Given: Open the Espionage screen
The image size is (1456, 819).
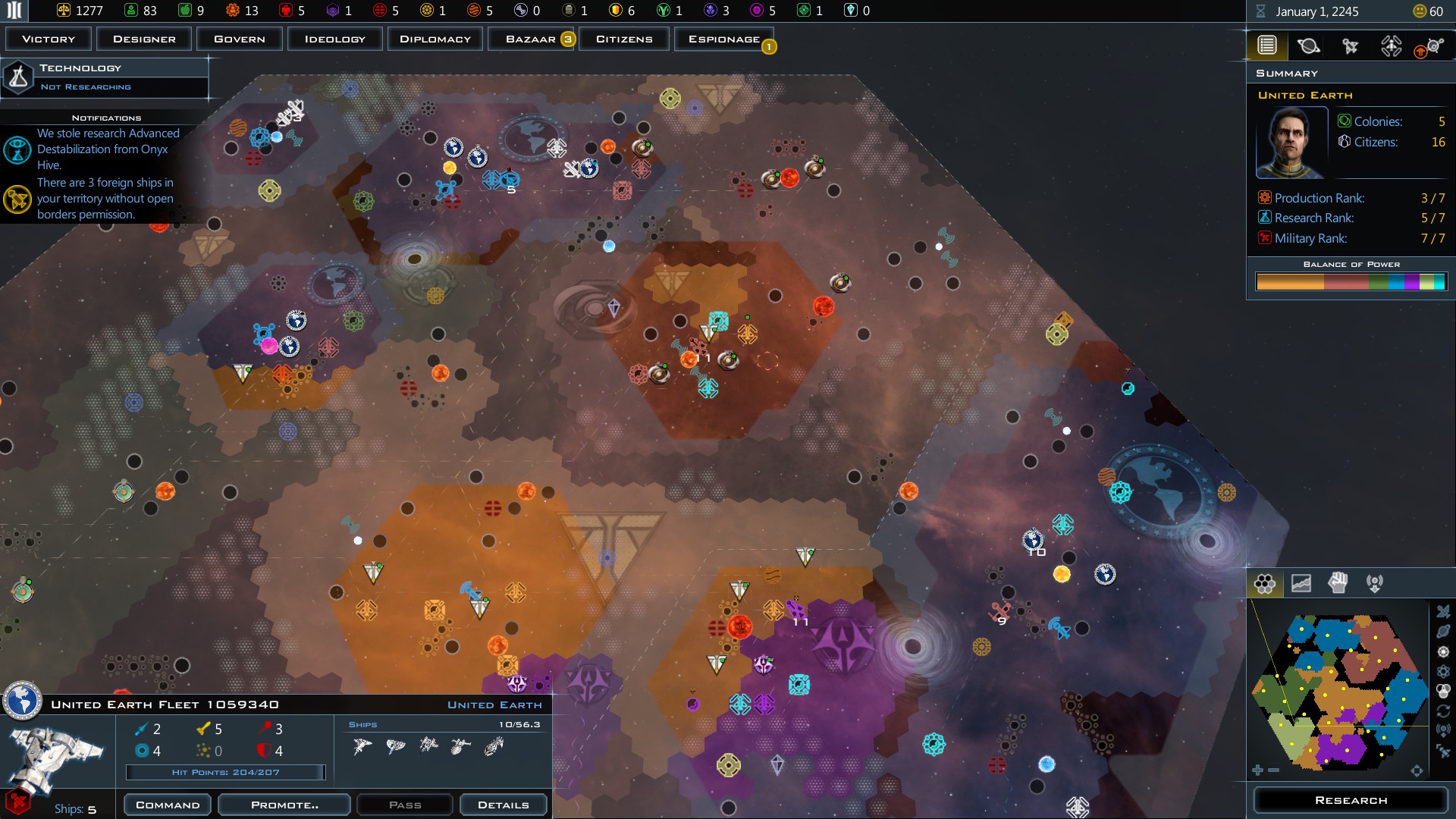Looking at the screenshot, I should 723,39.
